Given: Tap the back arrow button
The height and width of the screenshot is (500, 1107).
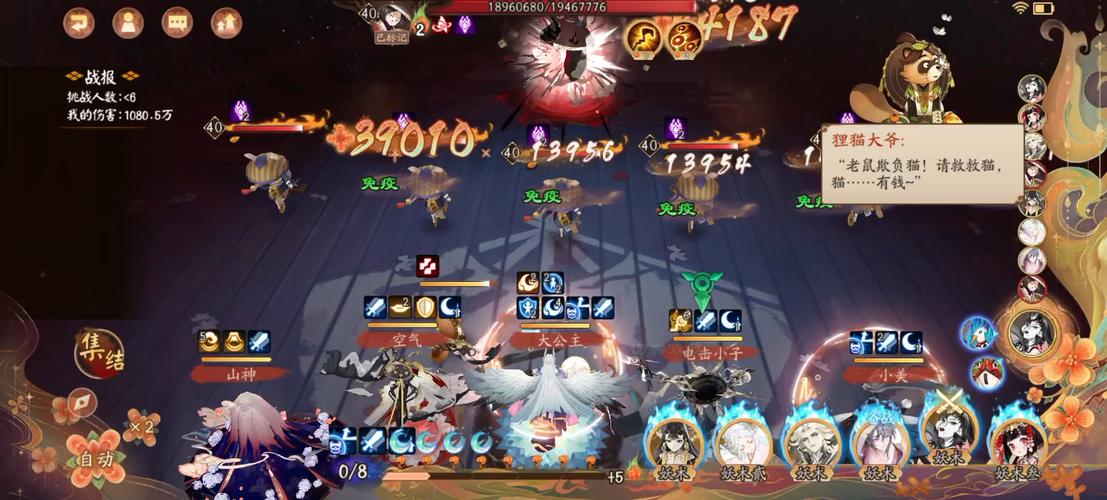Looking at the screenshot, I should (79, 22).
